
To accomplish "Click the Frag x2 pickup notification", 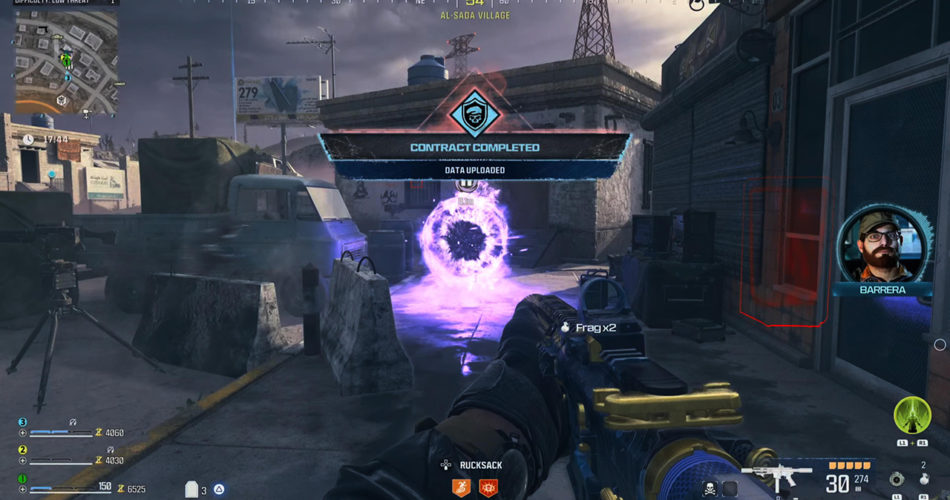I will pyautogui.click(x=596, y=327).
